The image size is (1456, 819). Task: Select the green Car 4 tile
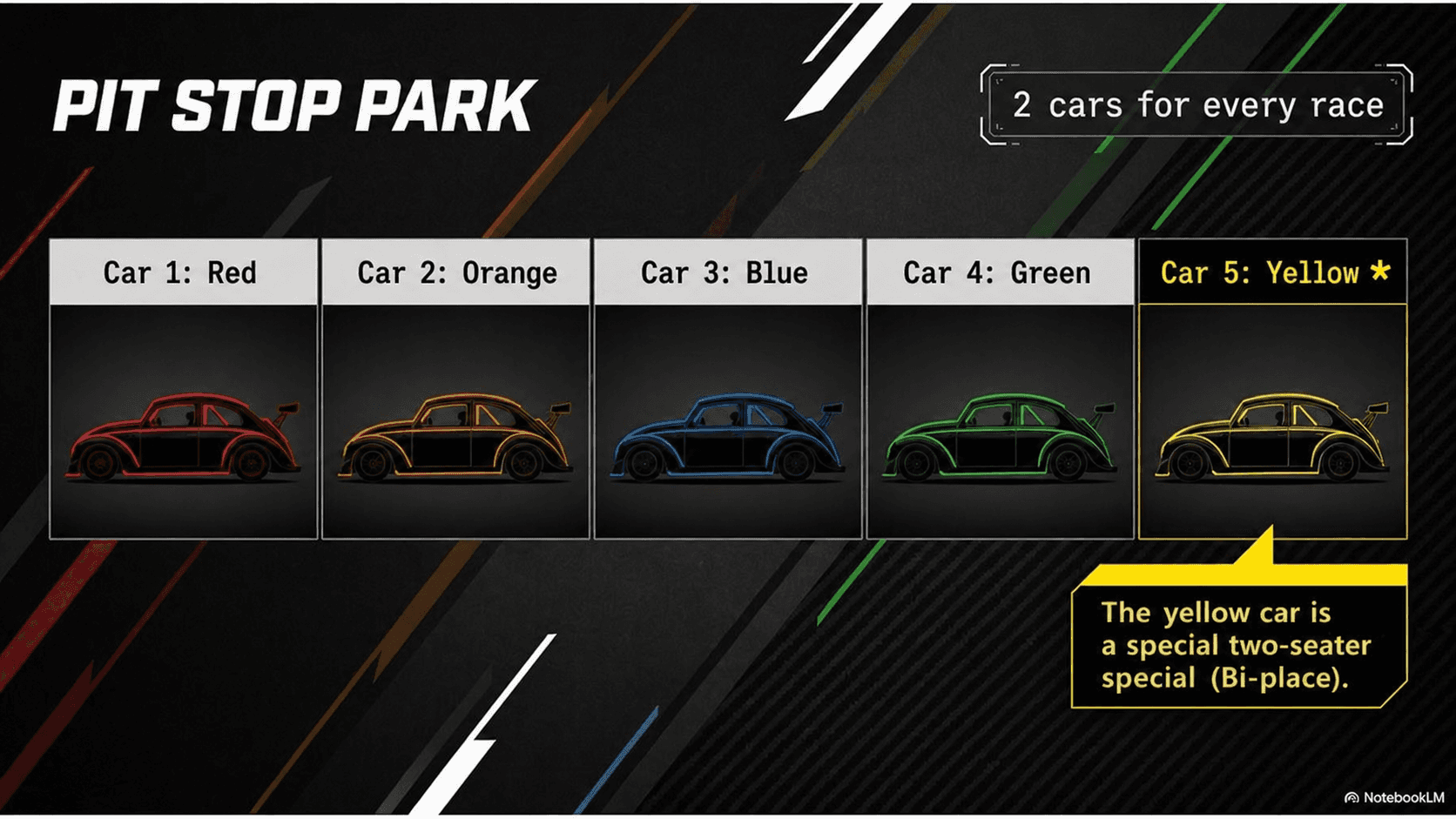[x=1000, y=389]
